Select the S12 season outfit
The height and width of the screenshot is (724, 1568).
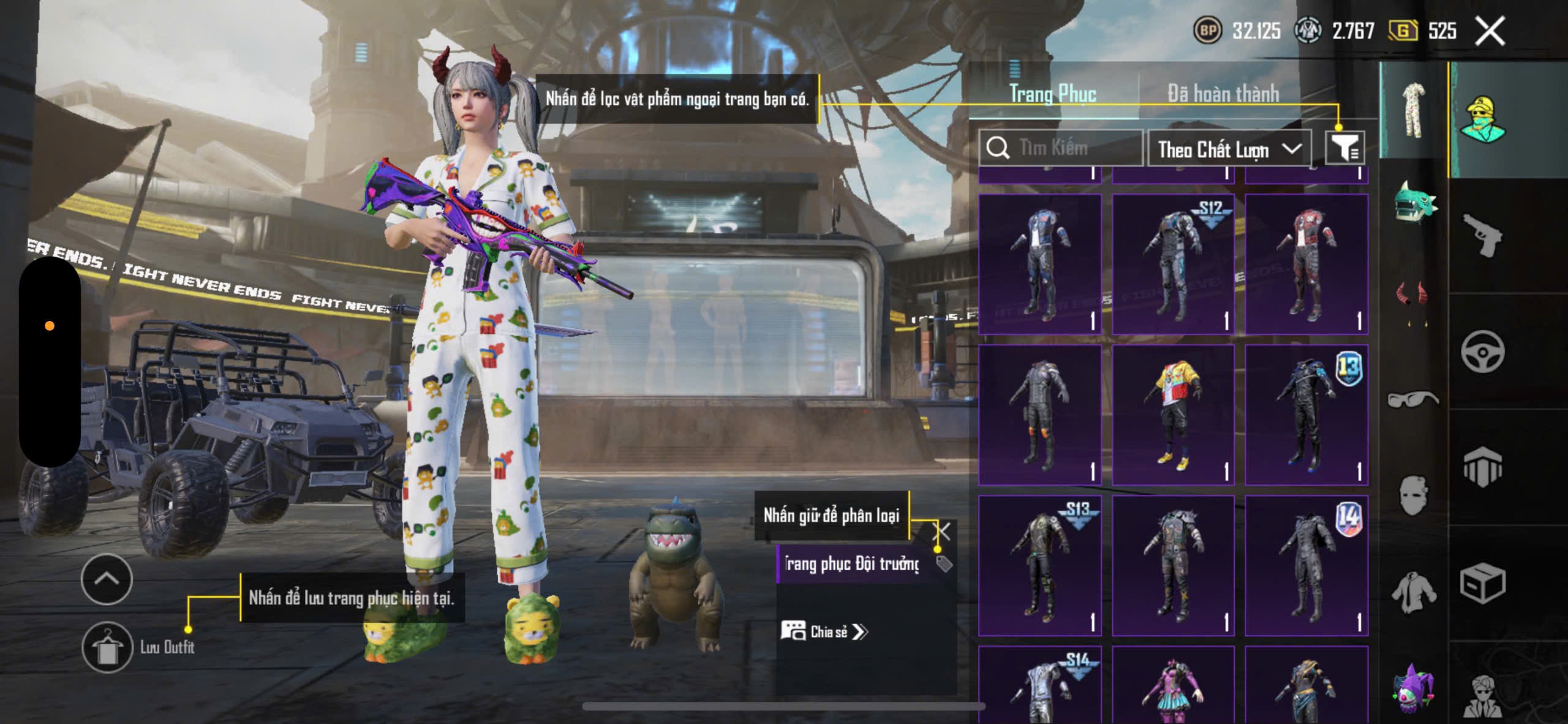coord(1172,264)
